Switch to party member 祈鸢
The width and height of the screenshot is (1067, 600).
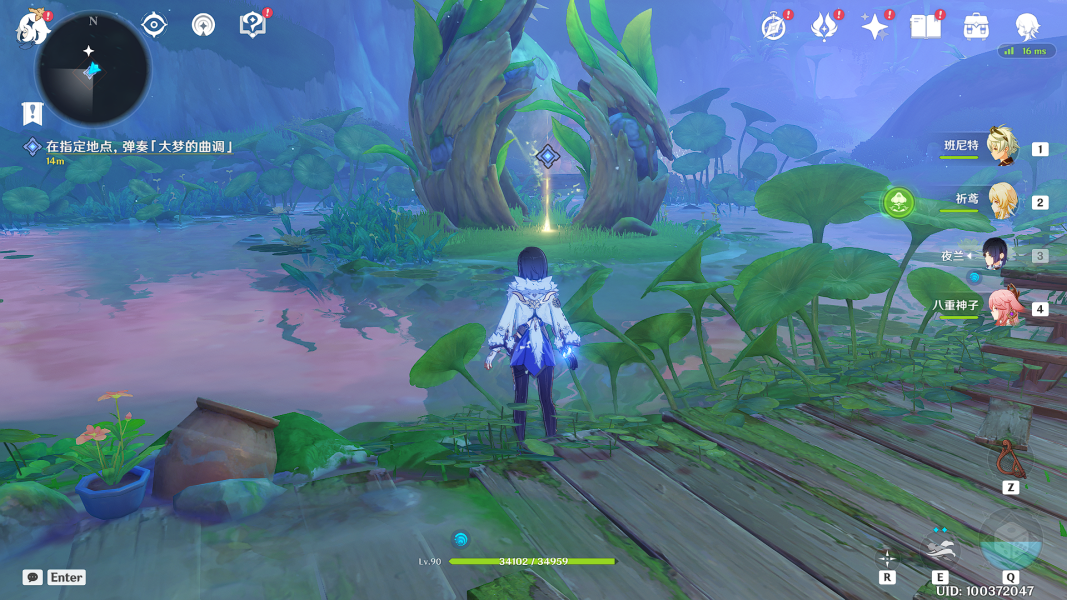click(1001, 201)
